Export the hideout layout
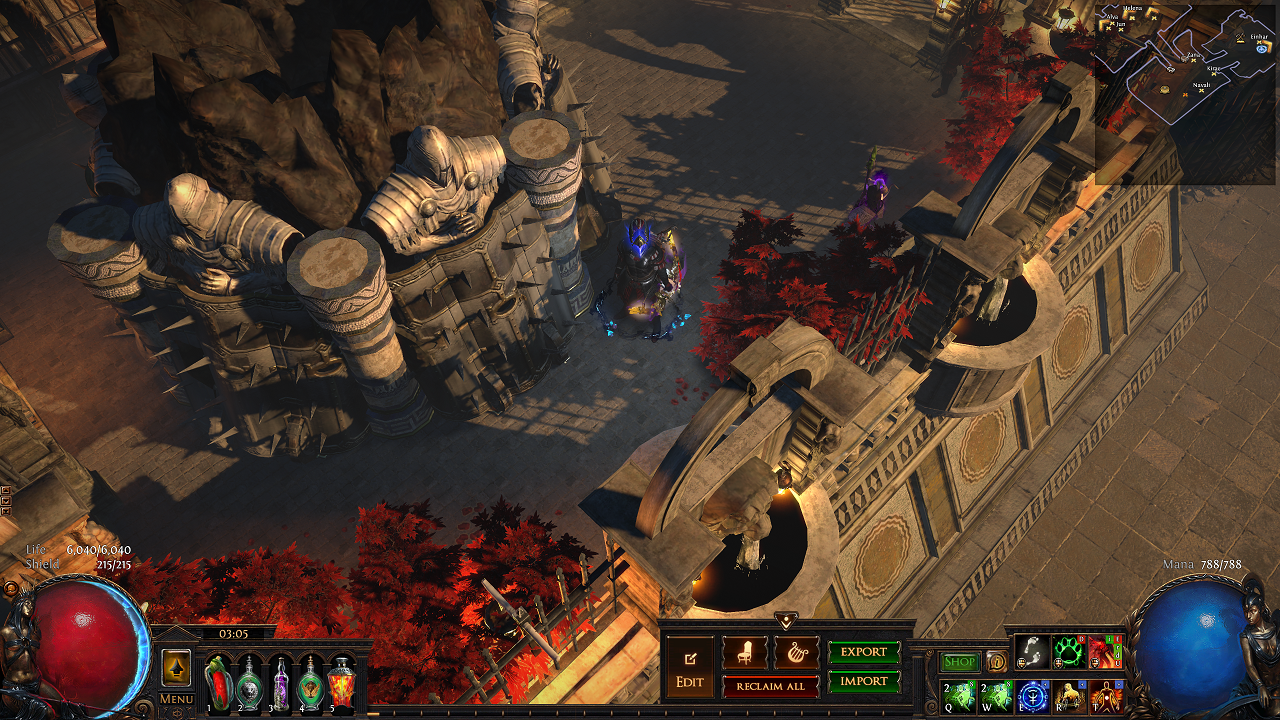Screen dimensions: 1280x720 pos(864,652)
